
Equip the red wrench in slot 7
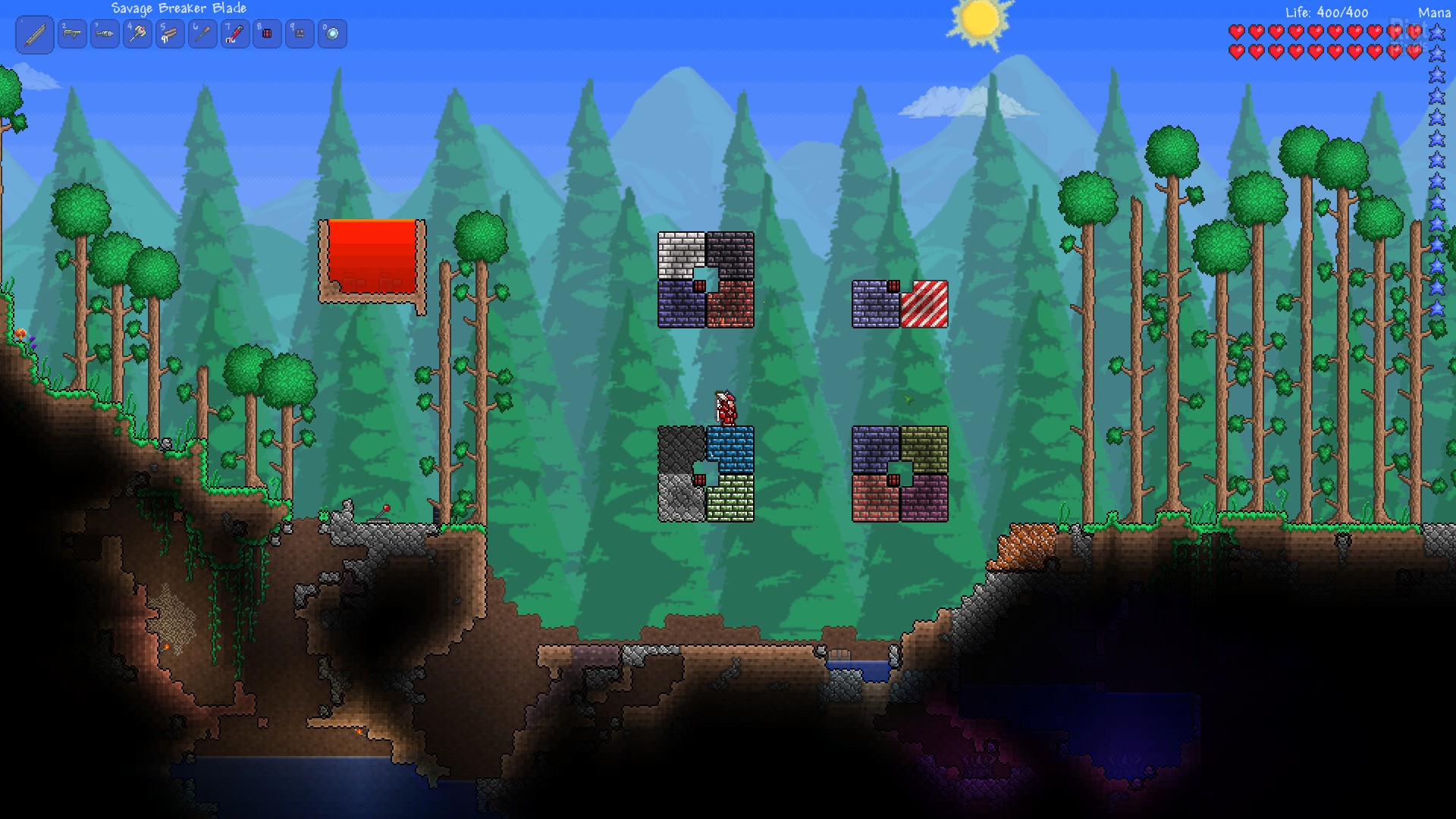click(x=235, y=34)
